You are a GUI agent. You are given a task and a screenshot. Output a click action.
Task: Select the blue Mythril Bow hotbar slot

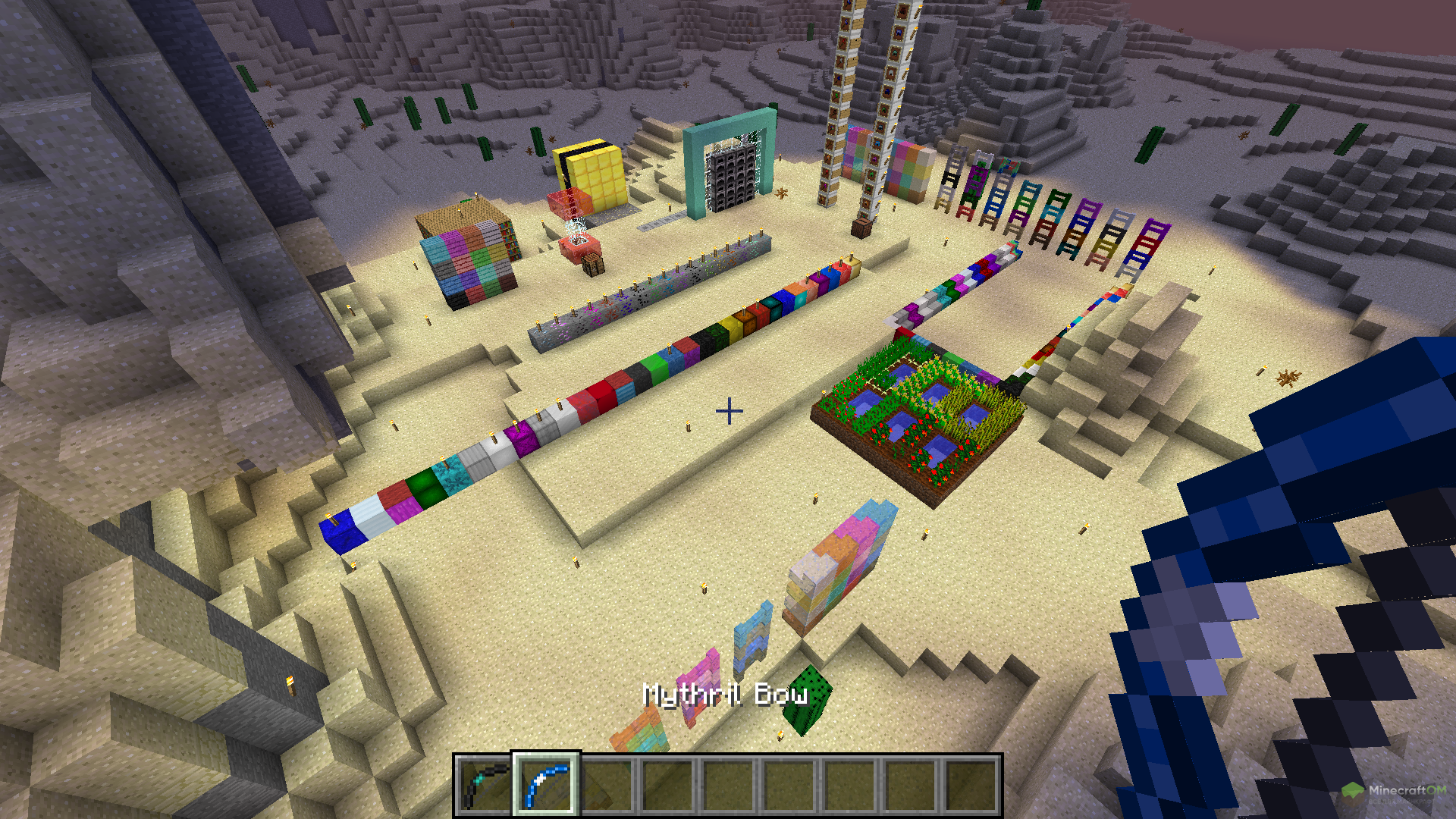pyautogui.click(x=546, y=785)
